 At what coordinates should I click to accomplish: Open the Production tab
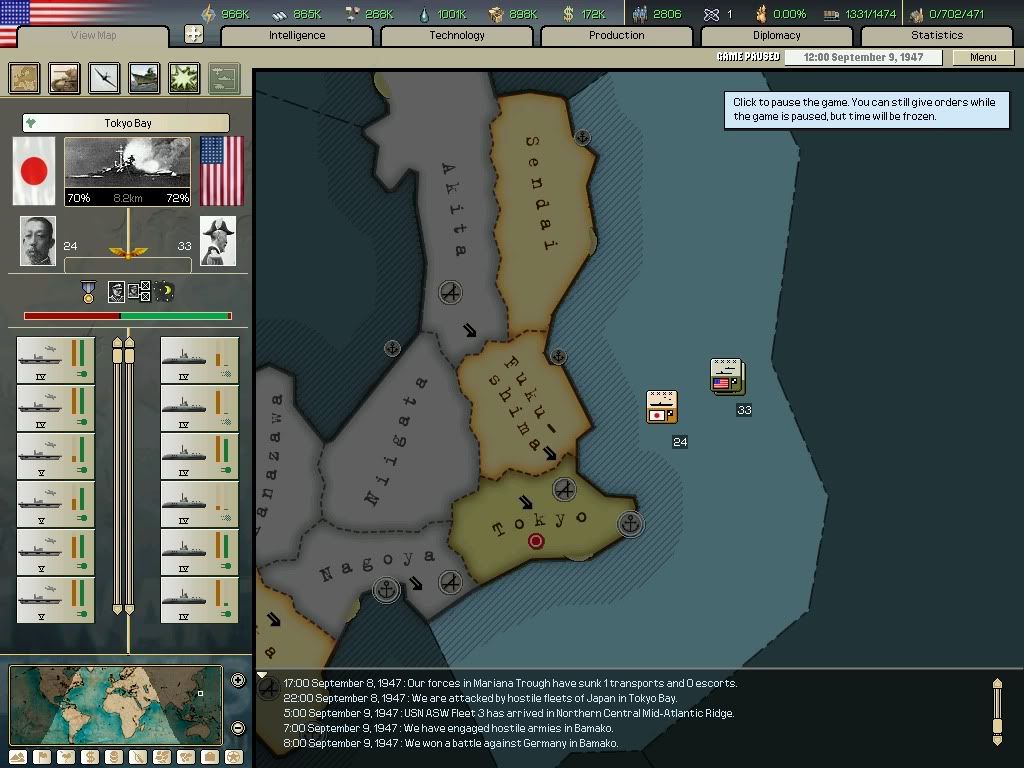(x=616, y=36)
